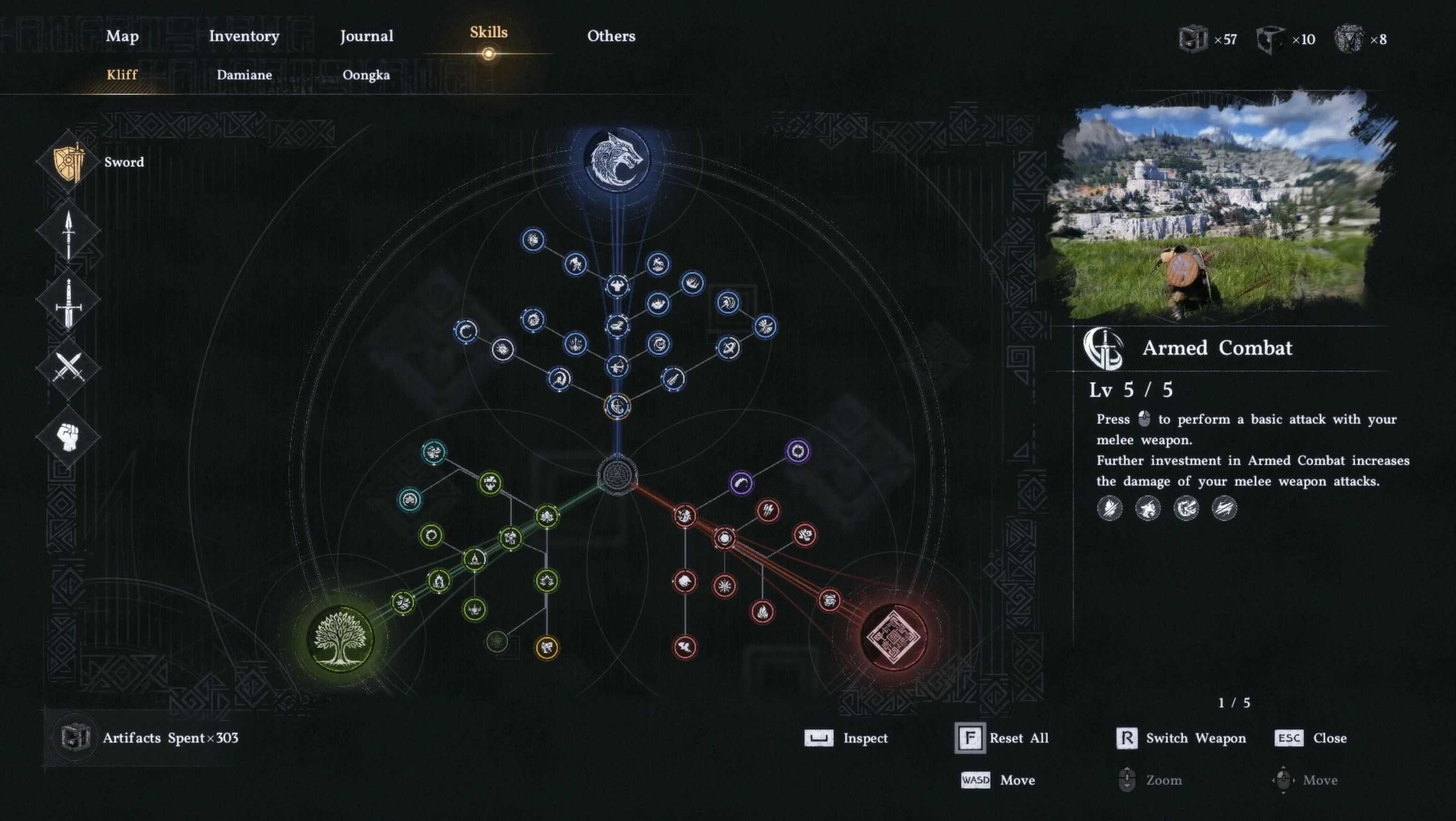Select the crossed swords weapon category
Screen dimensions: 1456x821
coord(69,367)
